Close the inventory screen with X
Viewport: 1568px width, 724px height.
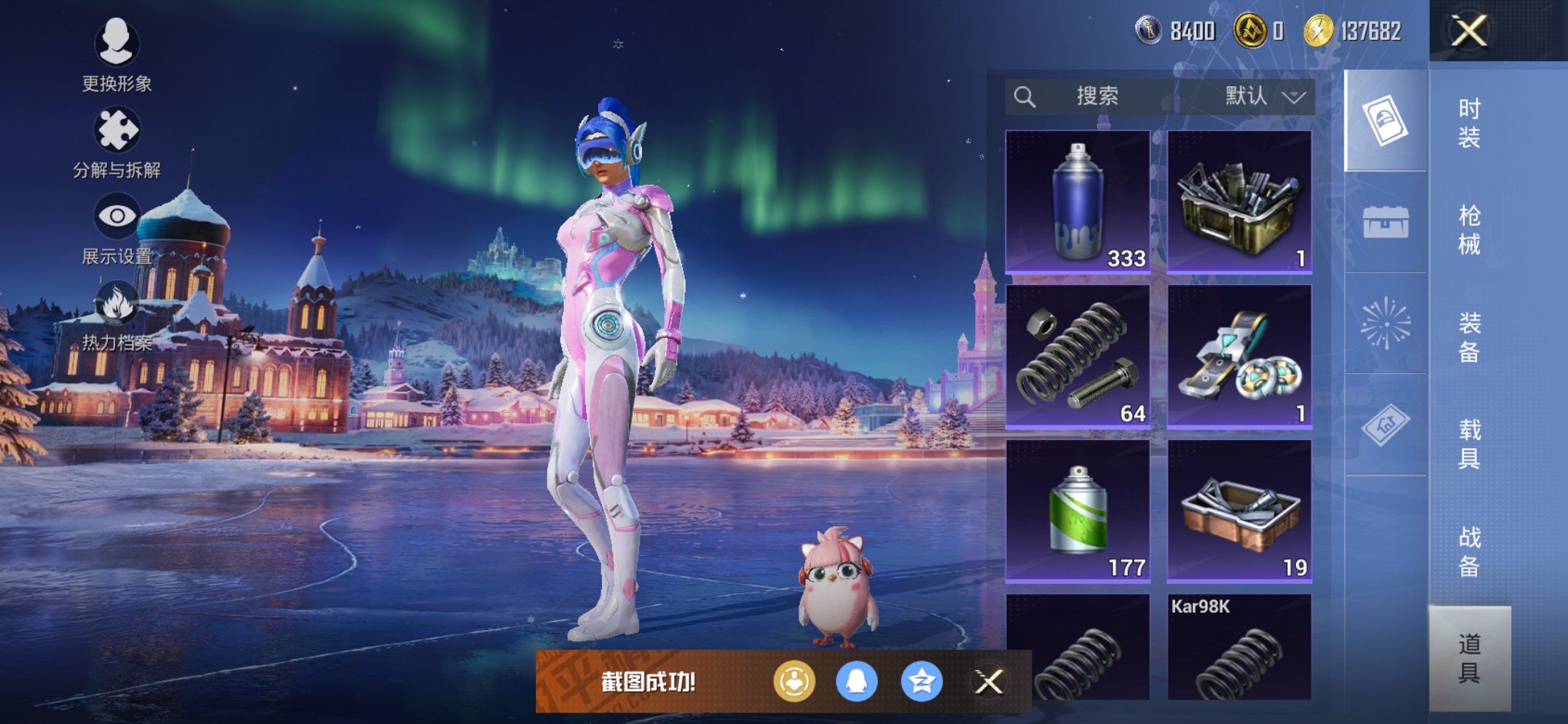[1469, 31]
